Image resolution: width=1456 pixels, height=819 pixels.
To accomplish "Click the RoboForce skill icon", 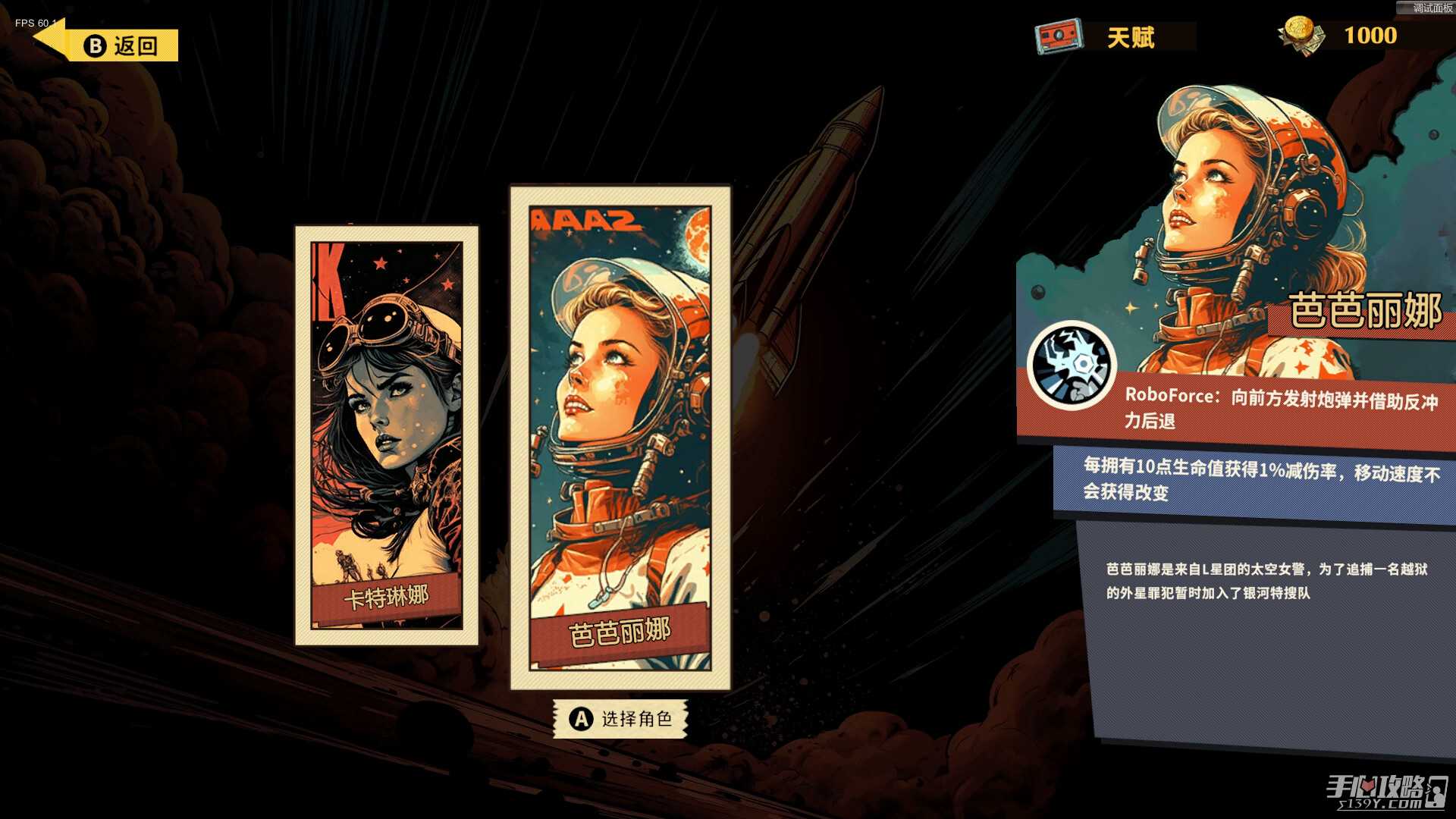I will click(x=1072, y=366).
